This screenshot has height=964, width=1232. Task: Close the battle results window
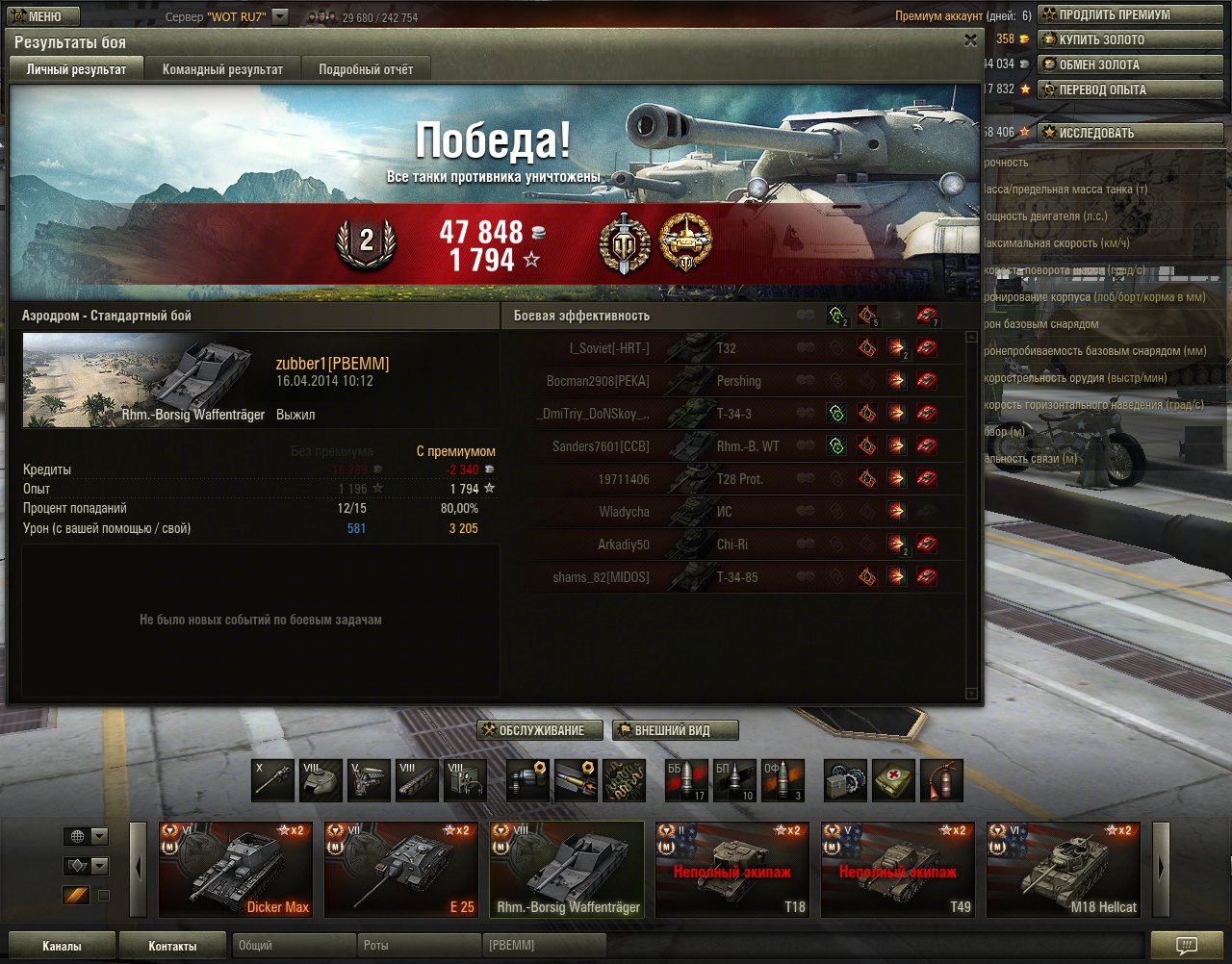tap(970, 40)
